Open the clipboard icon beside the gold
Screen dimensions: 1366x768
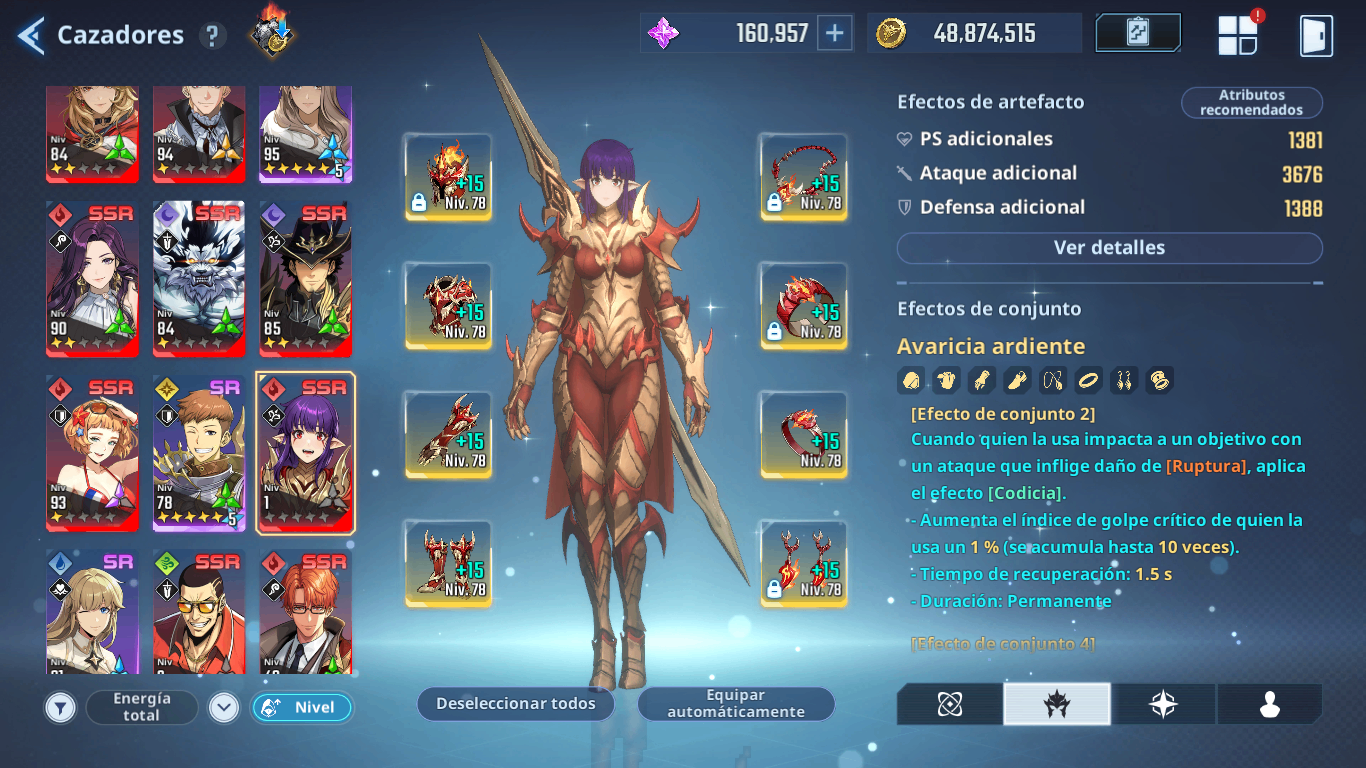1138,33
